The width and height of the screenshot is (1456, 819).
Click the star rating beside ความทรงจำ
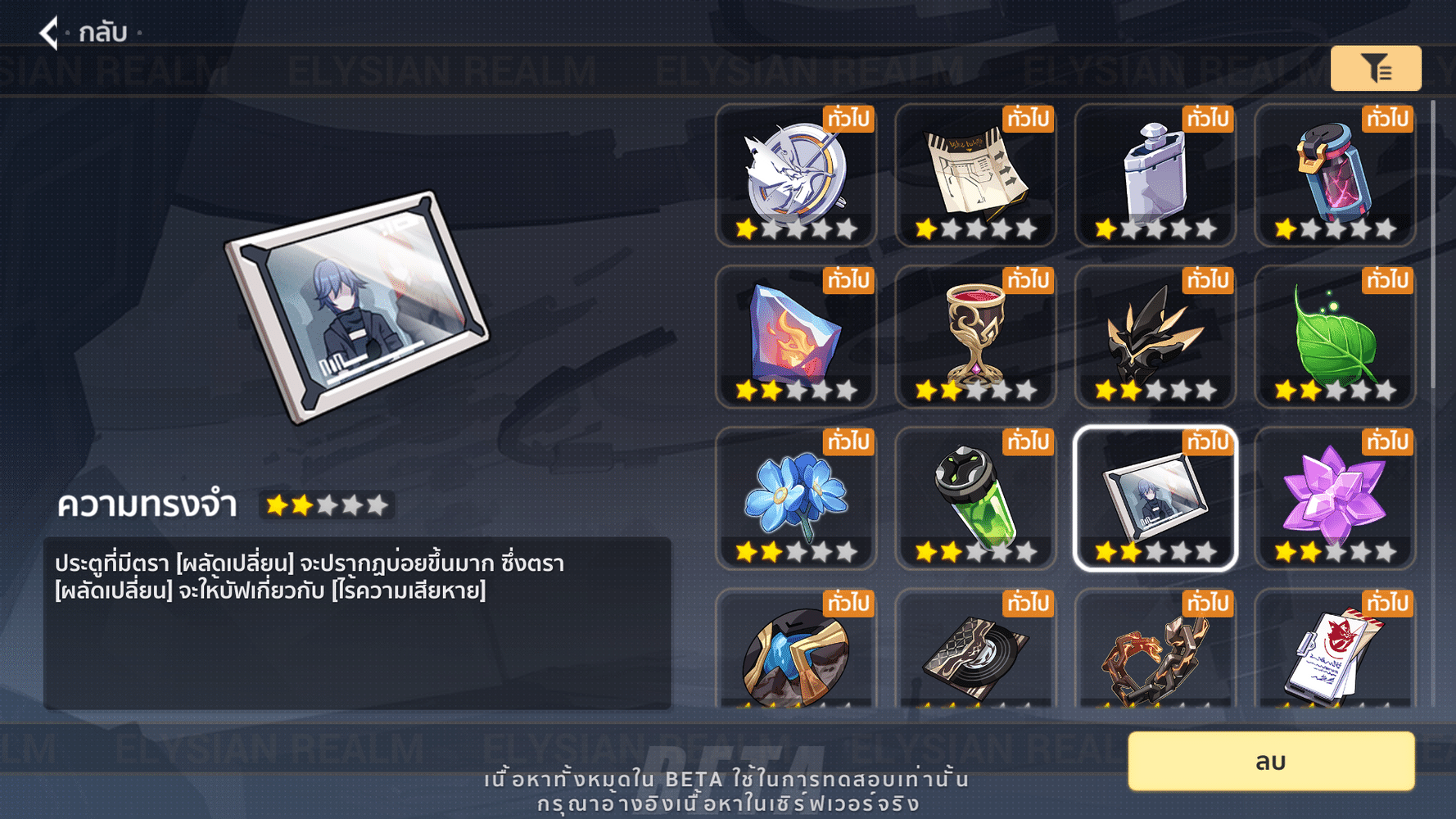[327, 506]
